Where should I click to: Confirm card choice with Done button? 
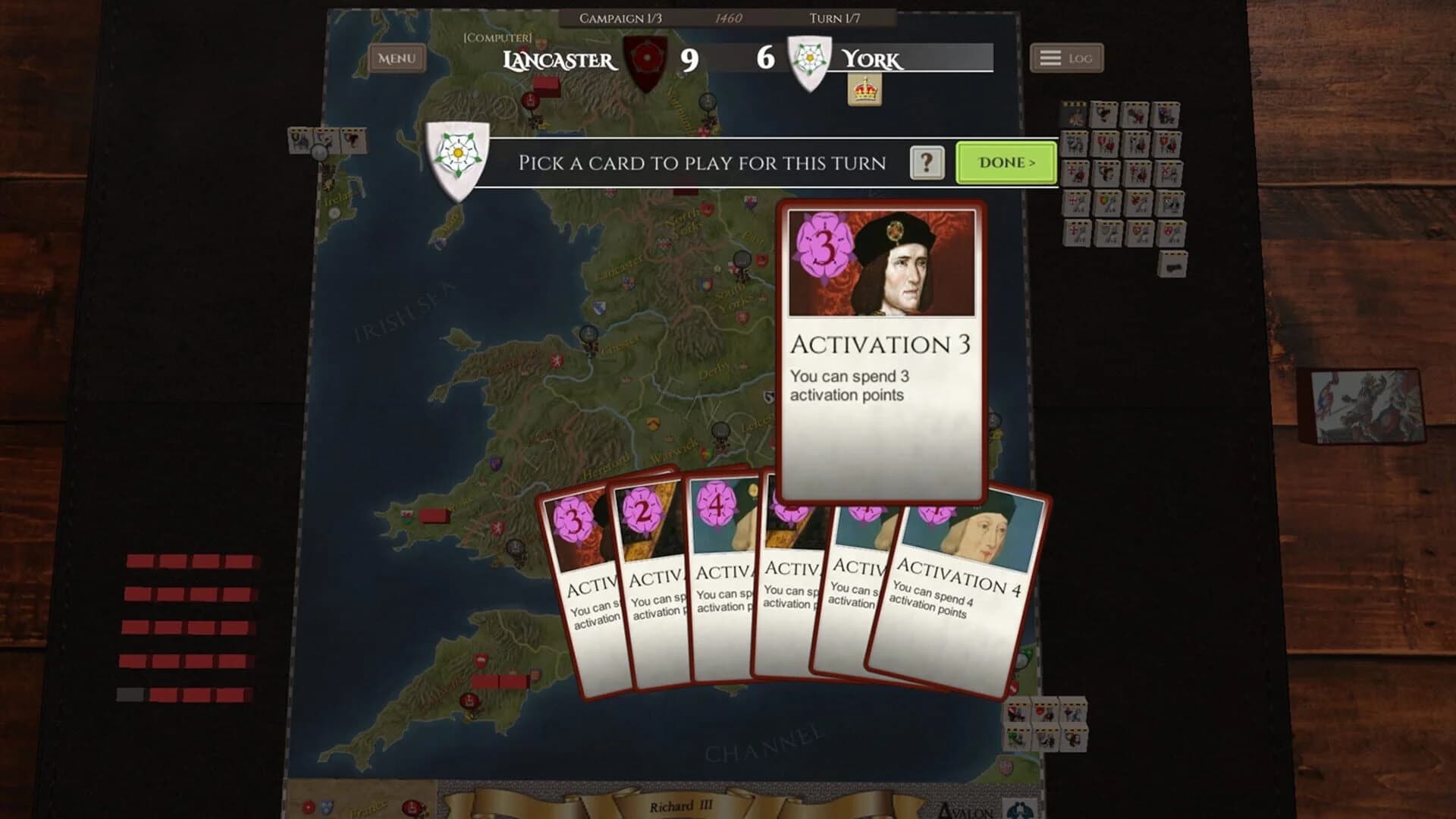point(1005,163)
